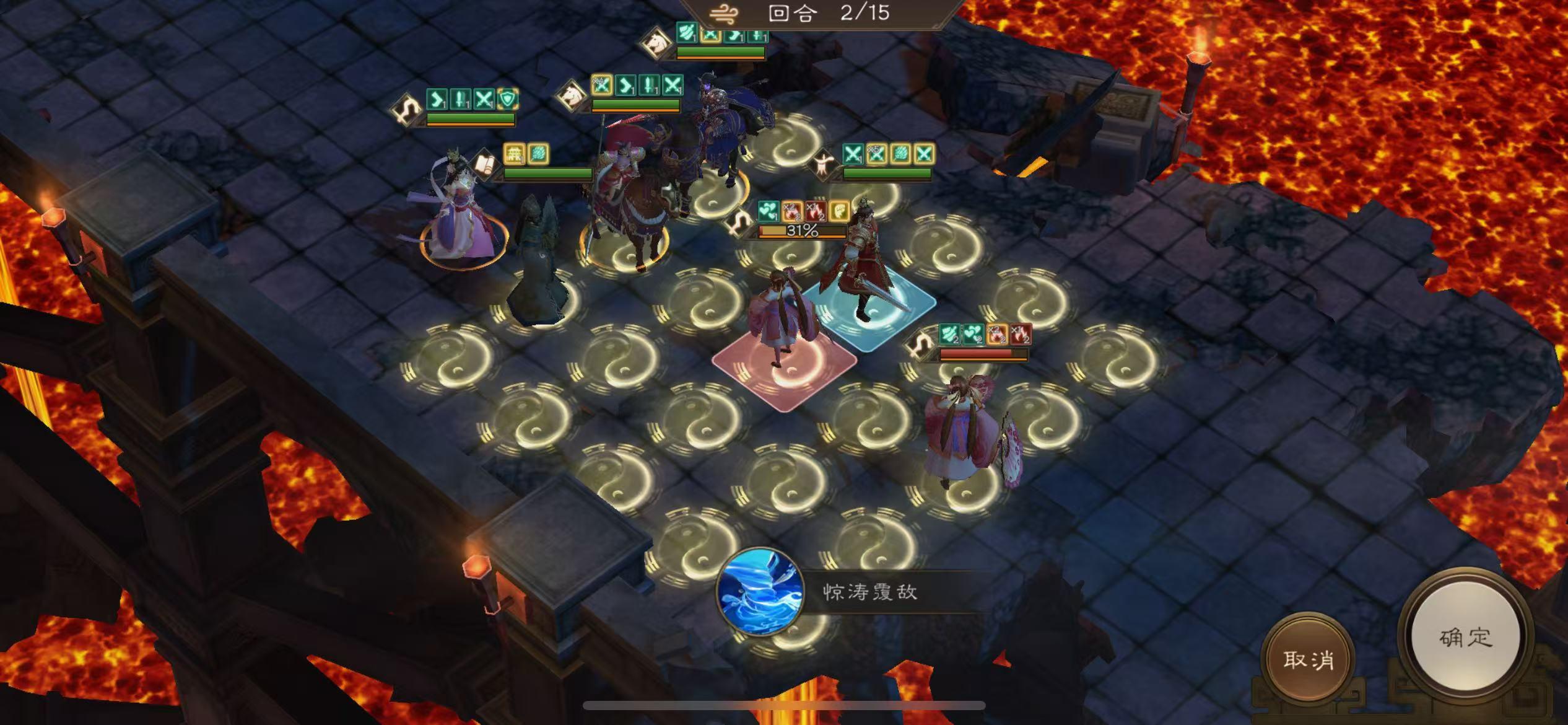1568x725 pixels.
Task: Tap the glowing shield buff icon
Action: [508, 100]
